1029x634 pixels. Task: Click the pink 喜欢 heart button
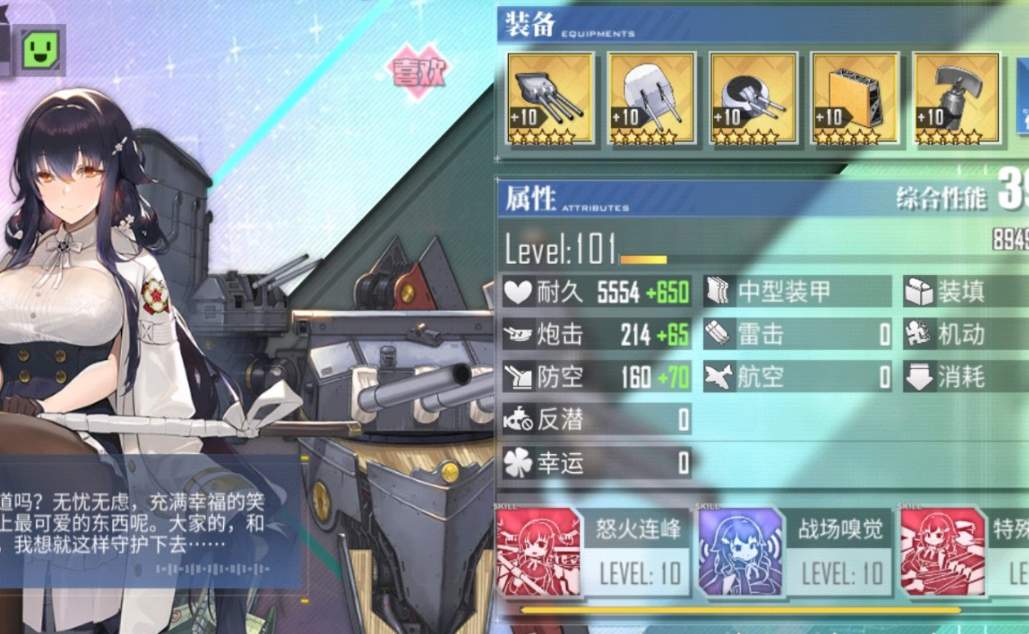tap(419, 72)
